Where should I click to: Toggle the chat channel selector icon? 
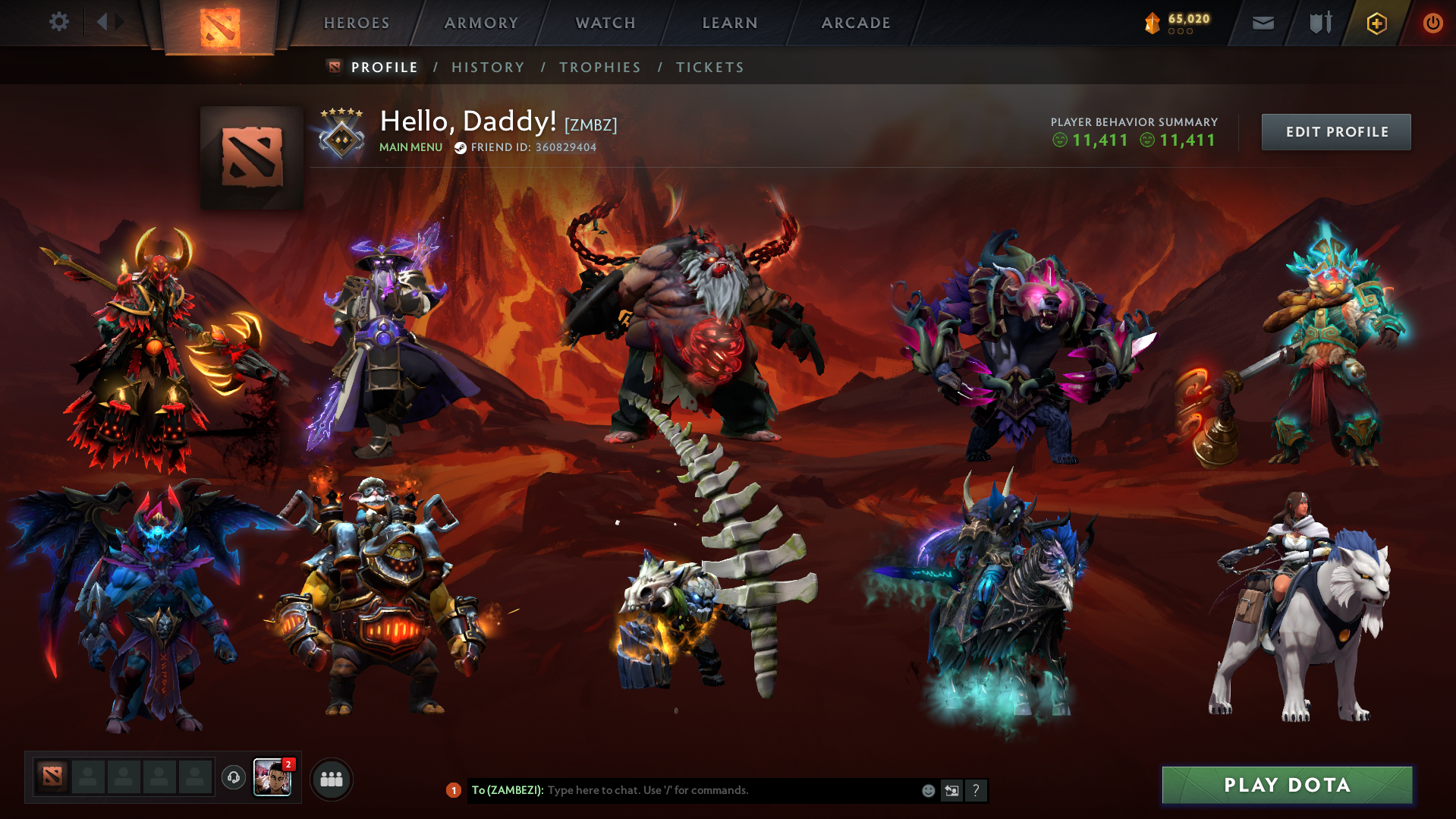952,790
